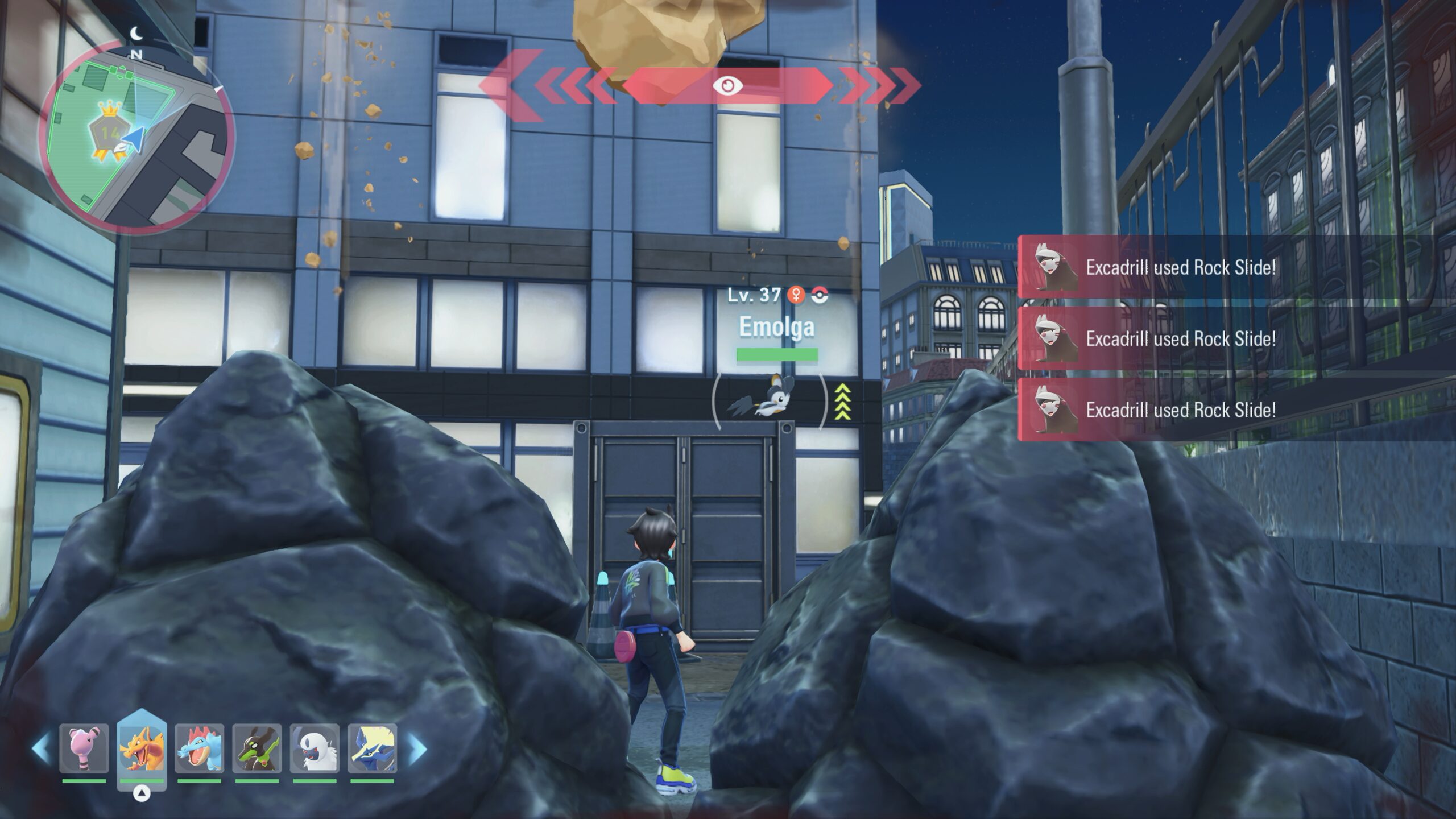Choose the highlighted Charizard party slot
This screenshot has height=819, width=1456.
click(x=142, y=748)
